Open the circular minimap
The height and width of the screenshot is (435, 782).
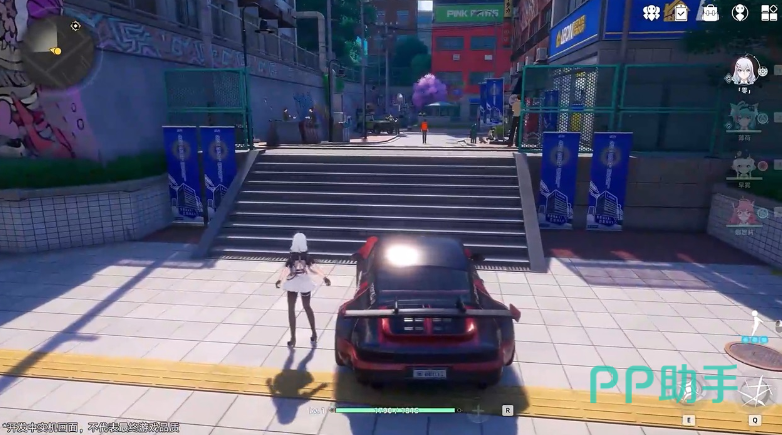point(59,49)
